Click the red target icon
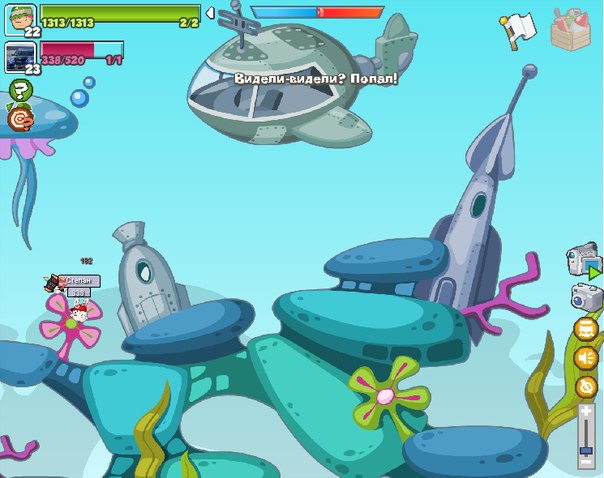The image size is (604, 478). [19, 119]
